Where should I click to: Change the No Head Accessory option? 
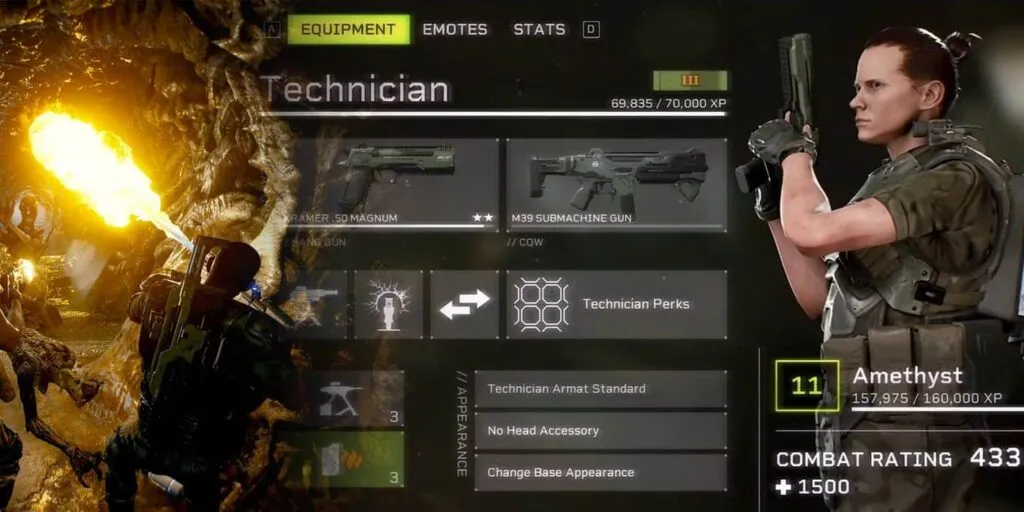(x=600, y=431)
